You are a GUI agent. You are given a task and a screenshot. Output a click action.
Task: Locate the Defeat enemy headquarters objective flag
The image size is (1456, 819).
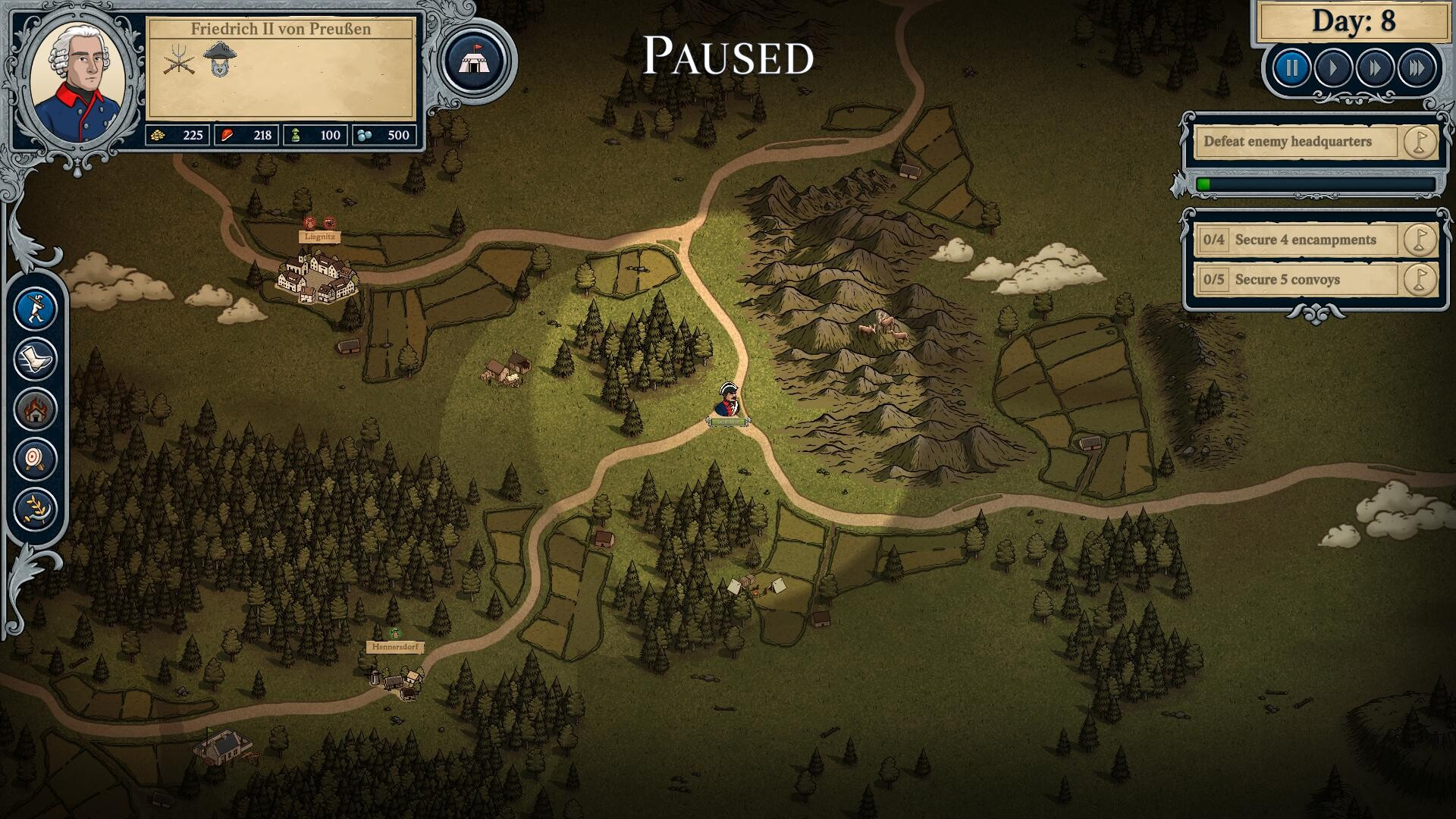pos(1419,142)
